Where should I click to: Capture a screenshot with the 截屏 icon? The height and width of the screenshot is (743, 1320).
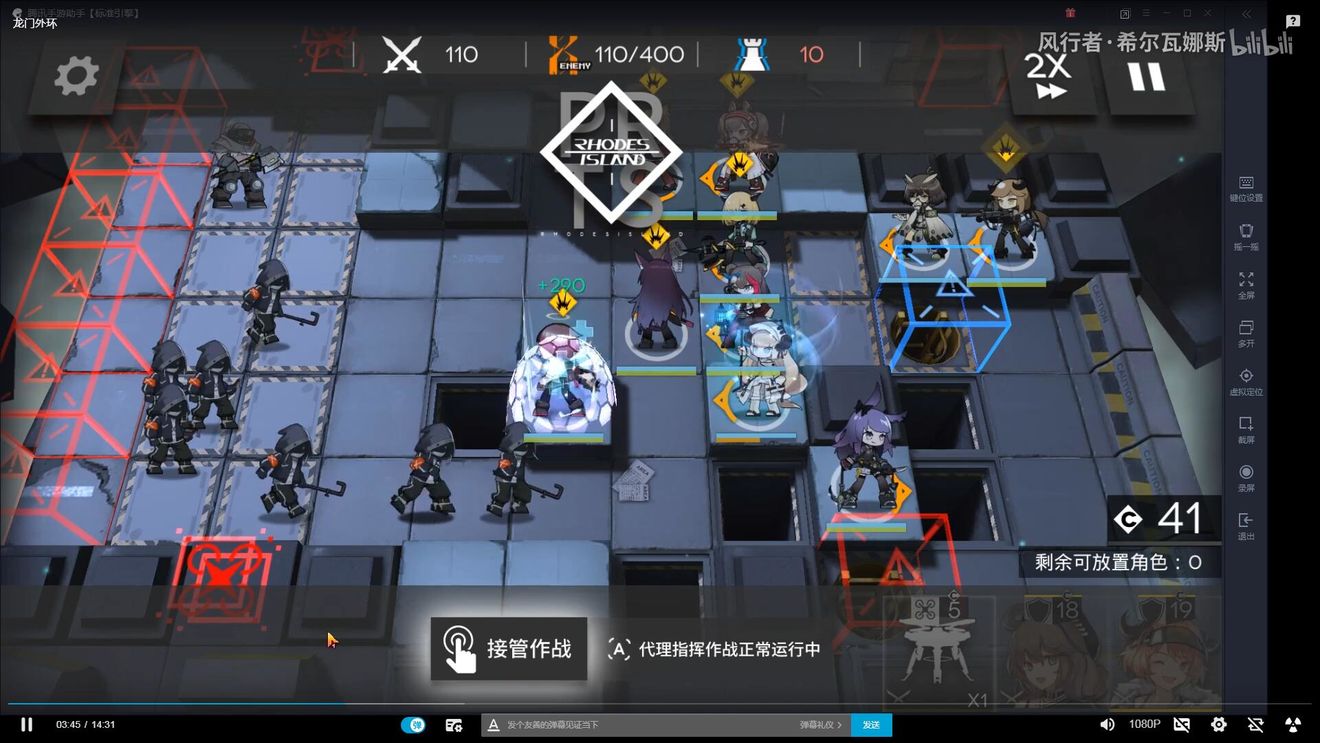pyautogui.click(x=1246, y=428)
